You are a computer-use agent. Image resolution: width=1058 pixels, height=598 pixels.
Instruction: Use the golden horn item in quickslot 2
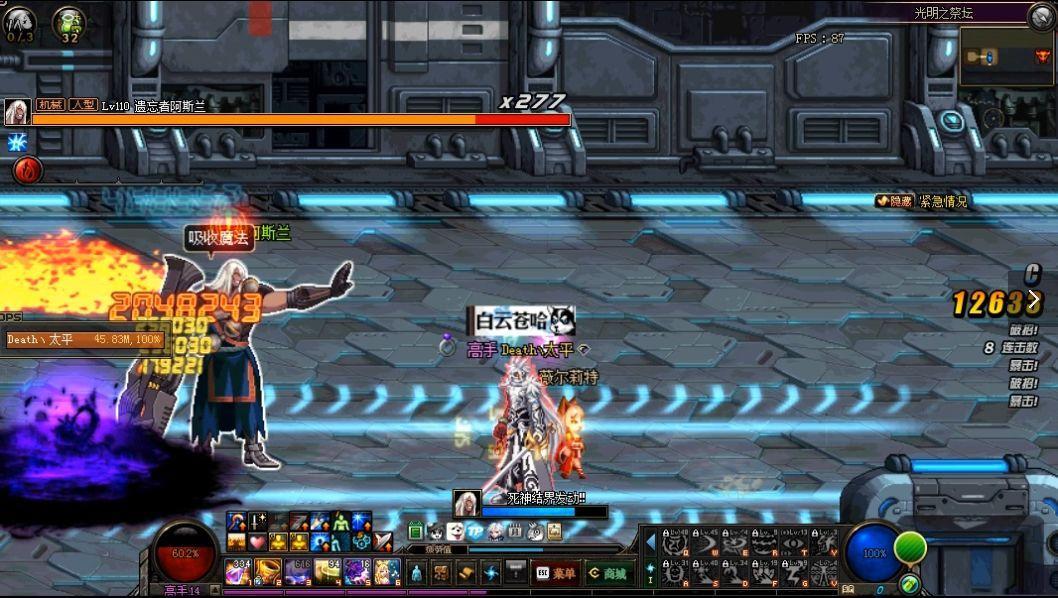click(x=268, y=572)
